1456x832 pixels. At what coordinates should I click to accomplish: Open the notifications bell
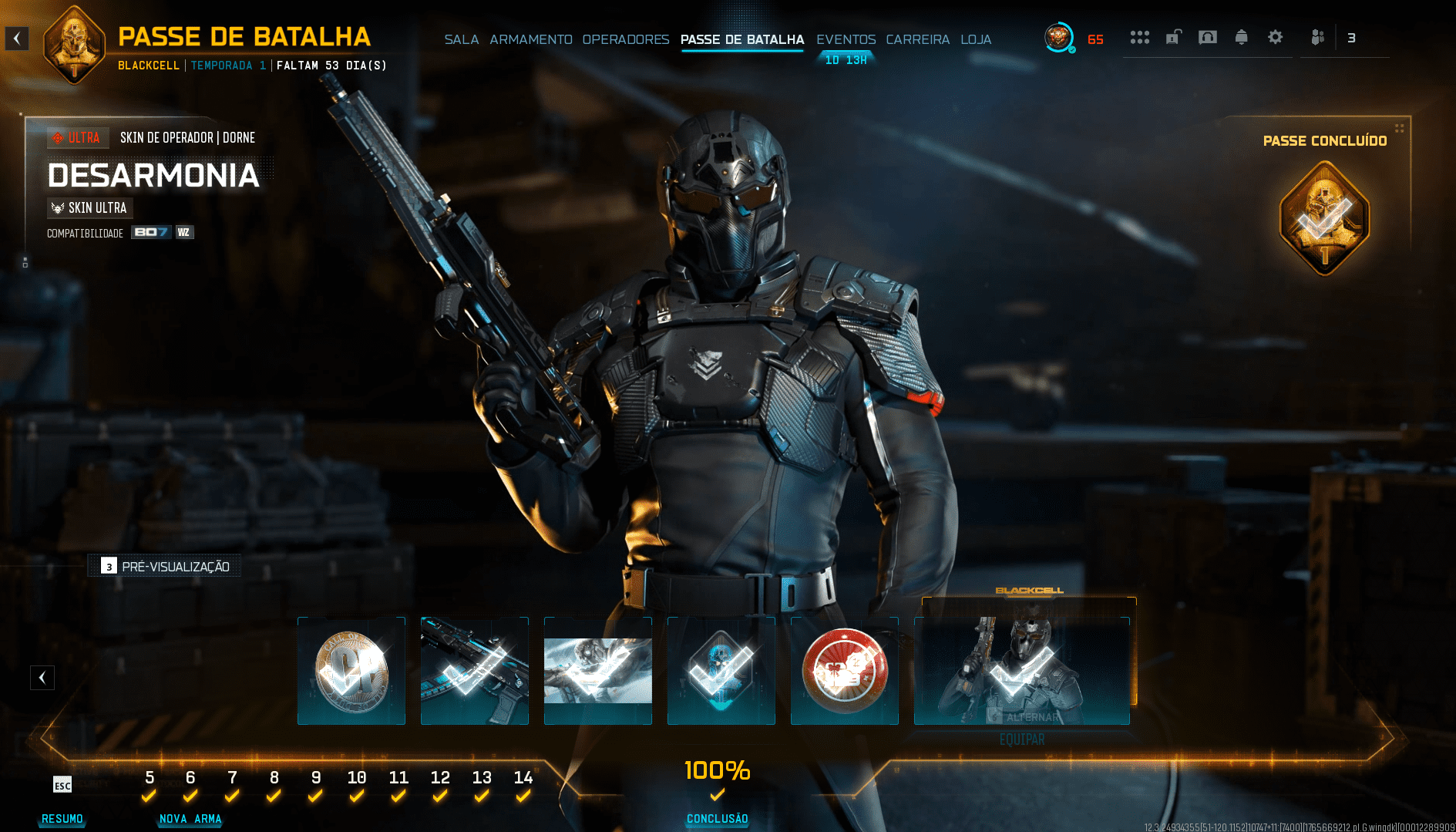coord(1241,37)
